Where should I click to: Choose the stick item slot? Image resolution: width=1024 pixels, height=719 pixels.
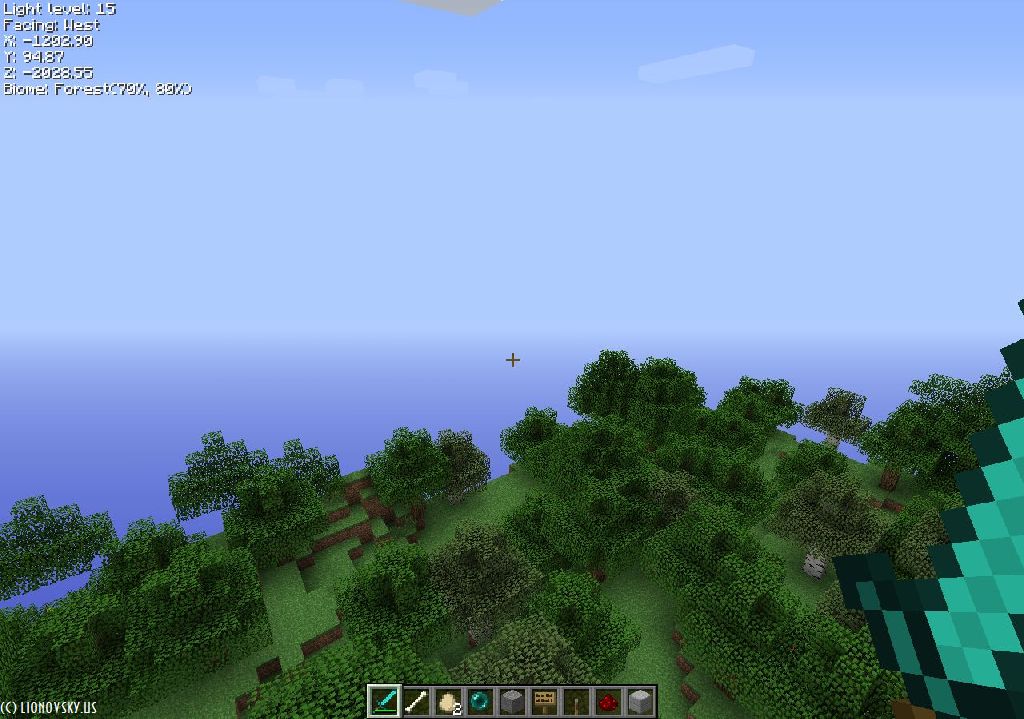[x=576, y=701]
